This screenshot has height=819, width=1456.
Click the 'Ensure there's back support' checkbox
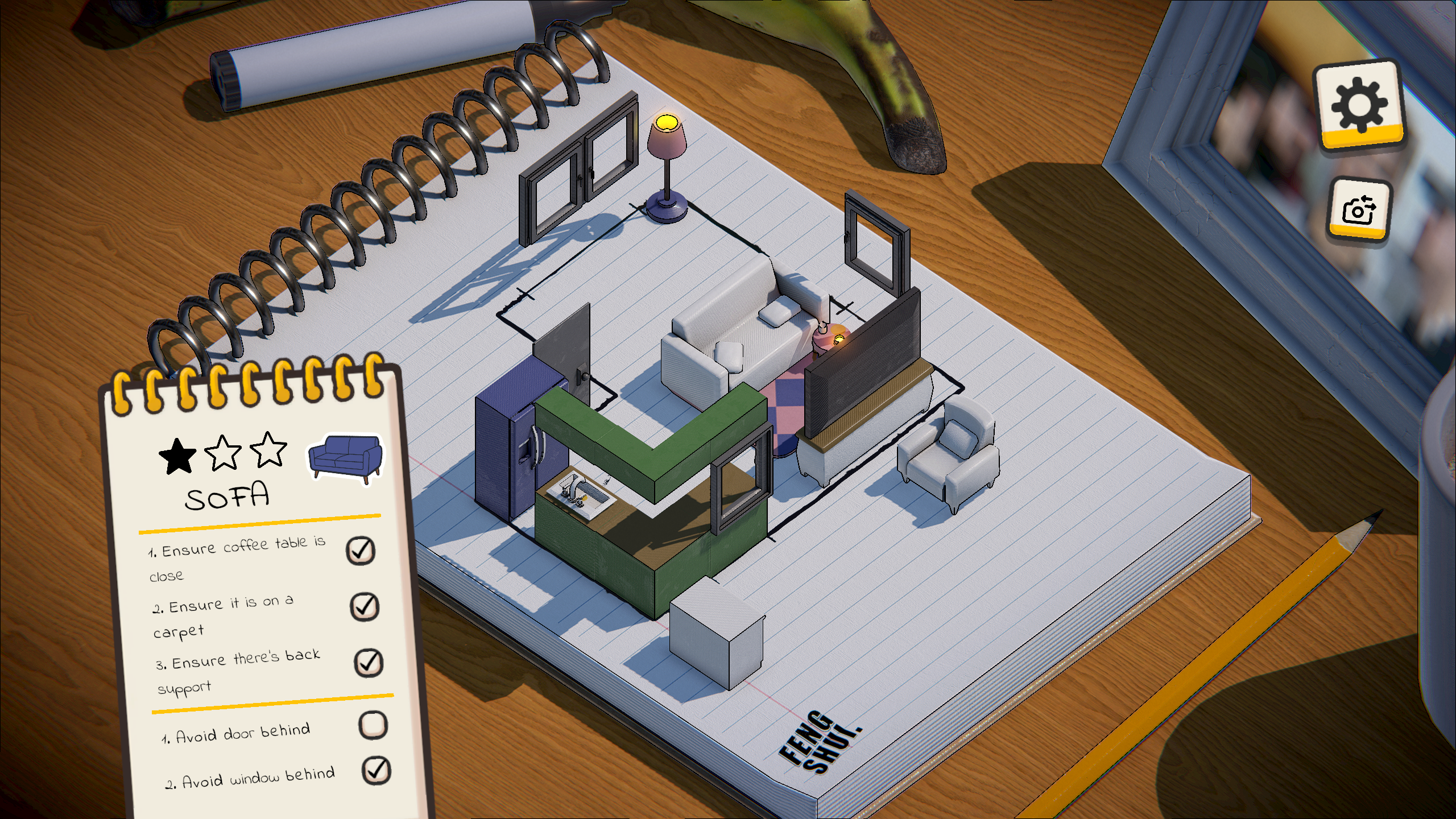[x=368, y=663]
